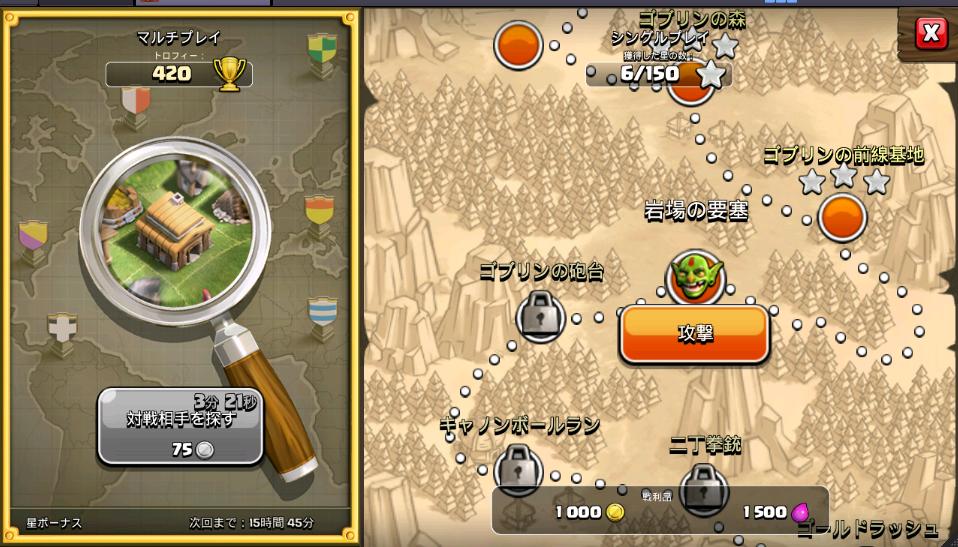
Task: Close the attack map screen
Action: pyautogui.click(x=930, y=34)
